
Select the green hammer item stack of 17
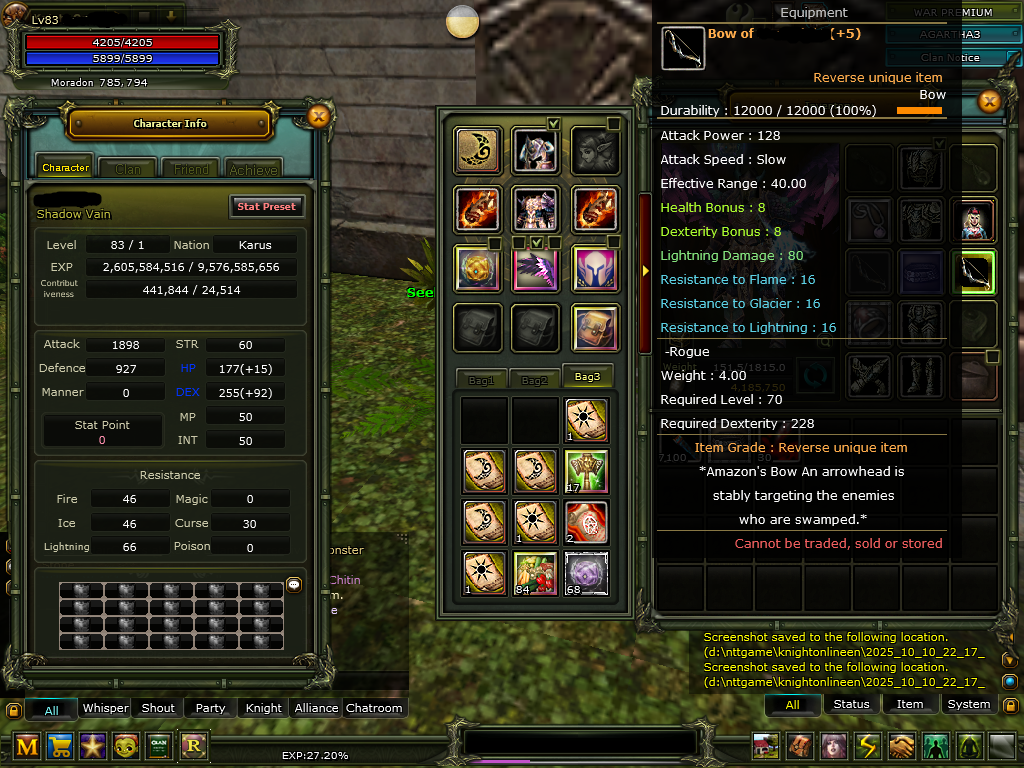[x=588, y=471]
